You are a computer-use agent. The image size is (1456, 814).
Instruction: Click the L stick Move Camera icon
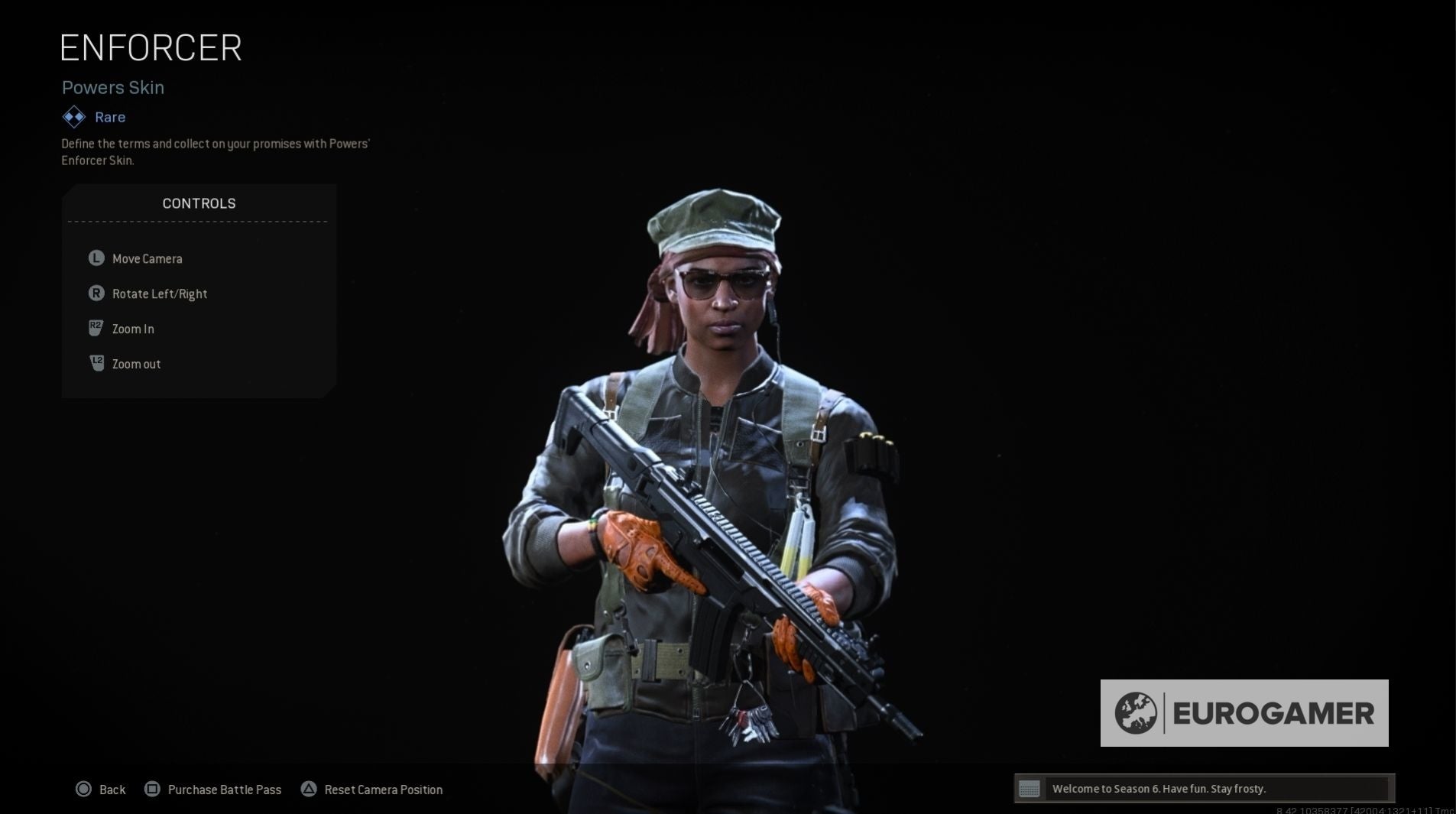[95, 258]
